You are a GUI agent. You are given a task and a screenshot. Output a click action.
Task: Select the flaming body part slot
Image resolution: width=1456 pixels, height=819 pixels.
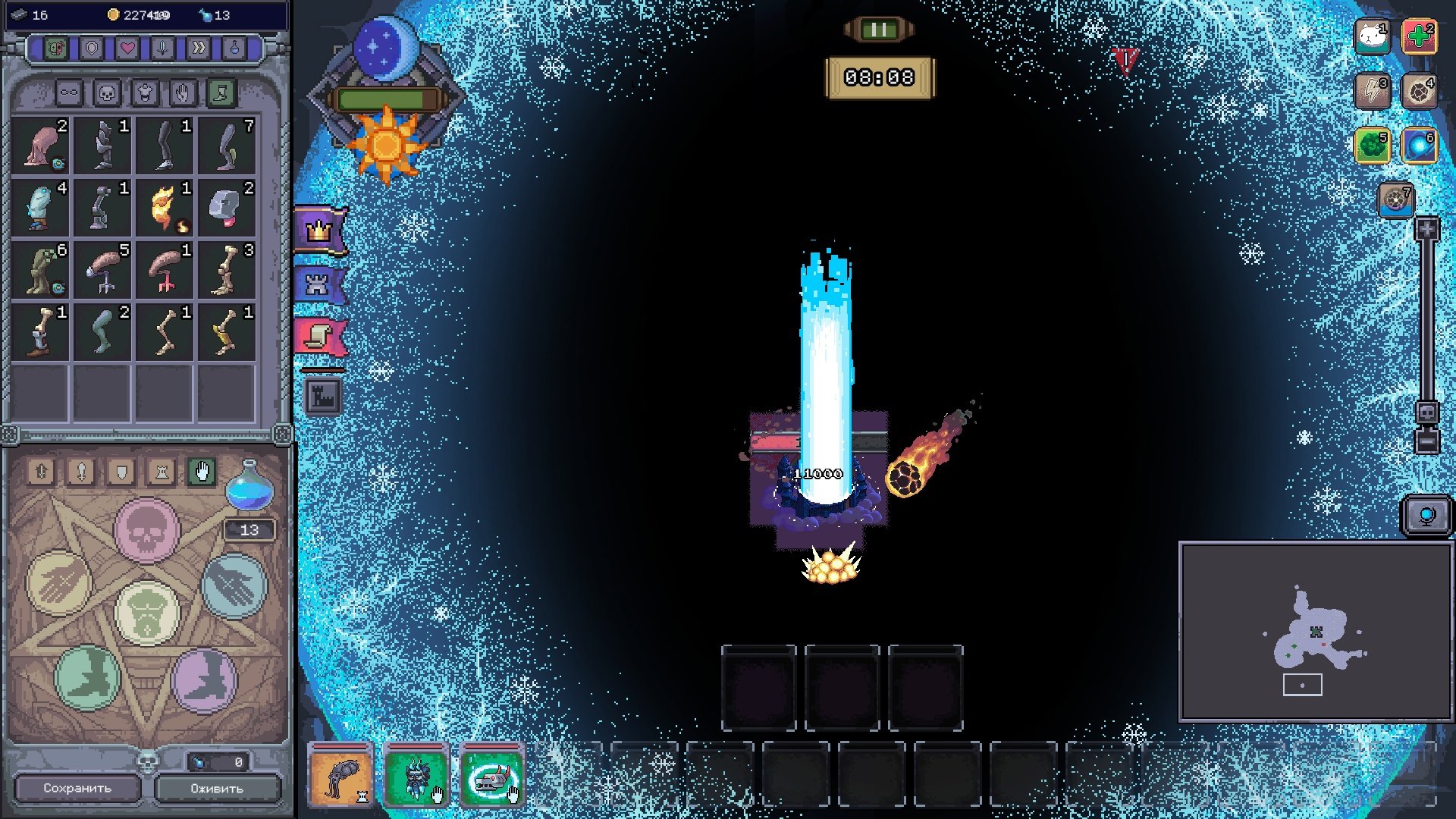165,208
